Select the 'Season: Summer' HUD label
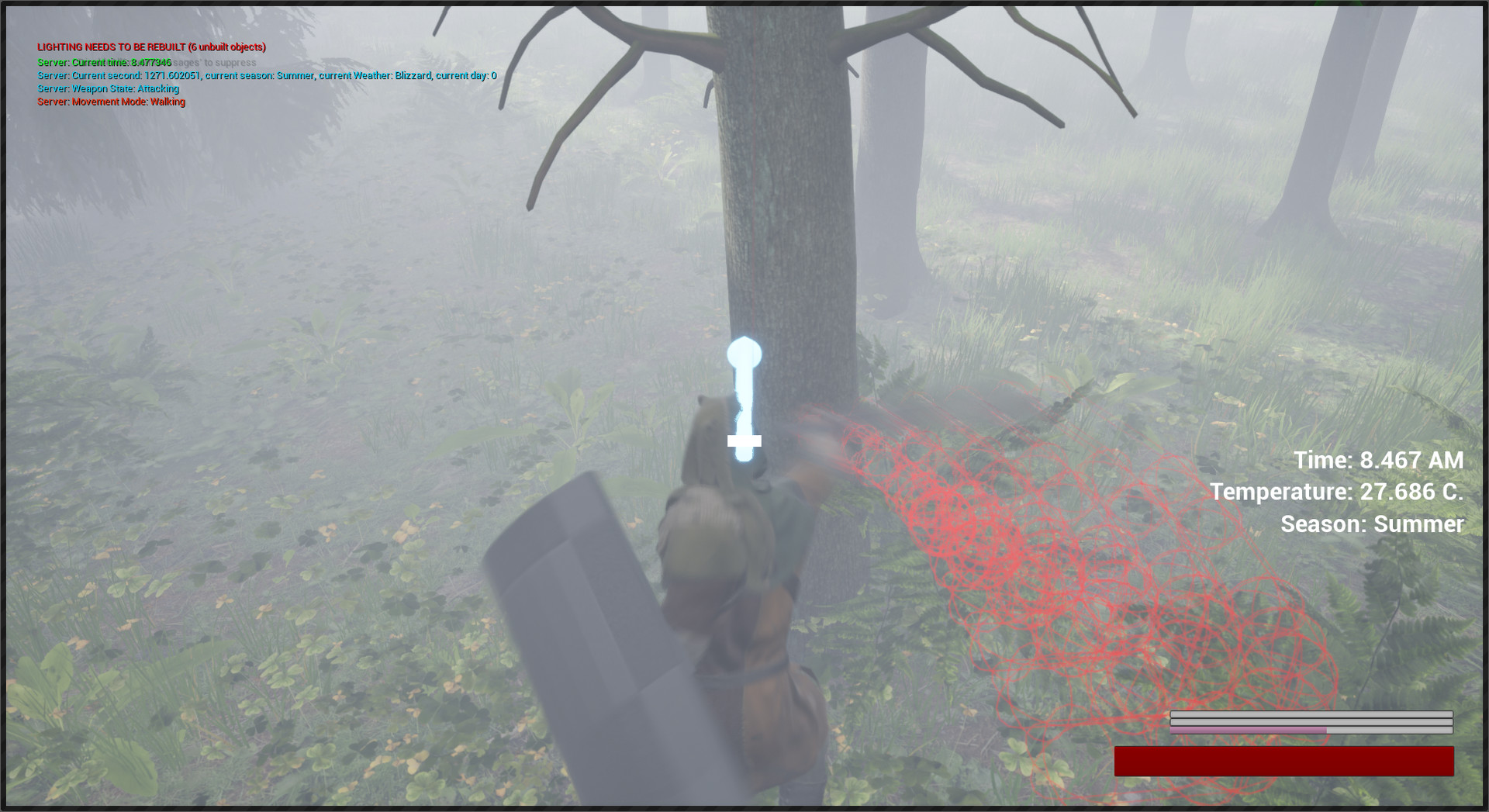Image resolution: width=1489 pixels, height=812 pixels. 1370,523
